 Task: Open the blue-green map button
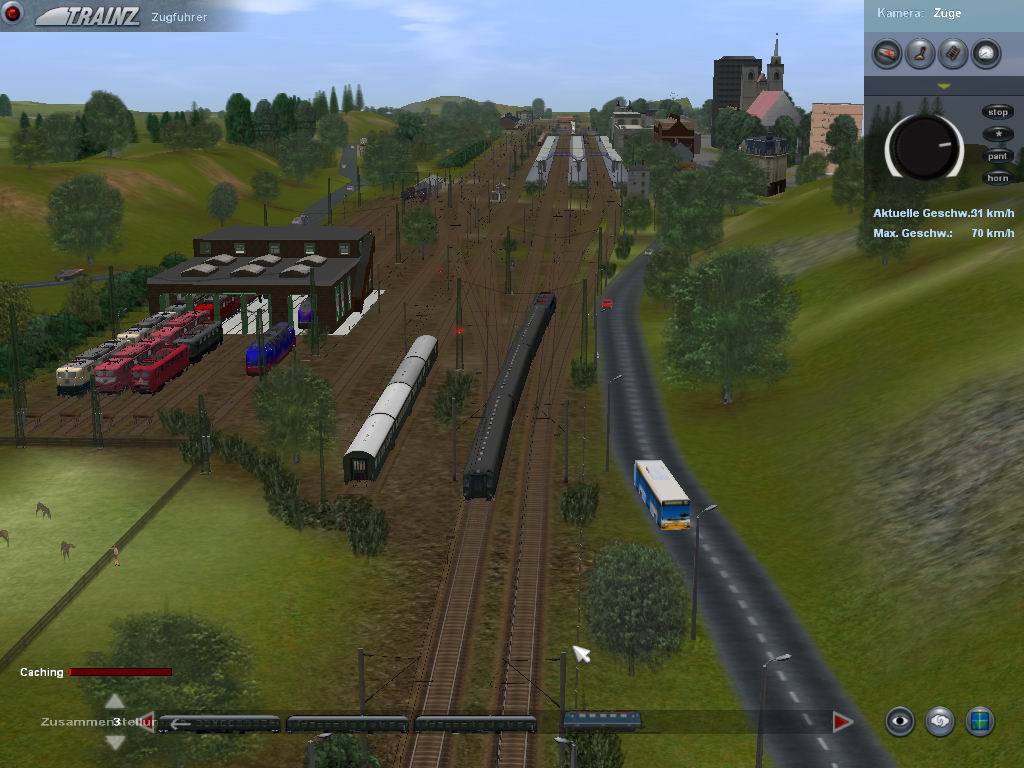pos(980,721)
